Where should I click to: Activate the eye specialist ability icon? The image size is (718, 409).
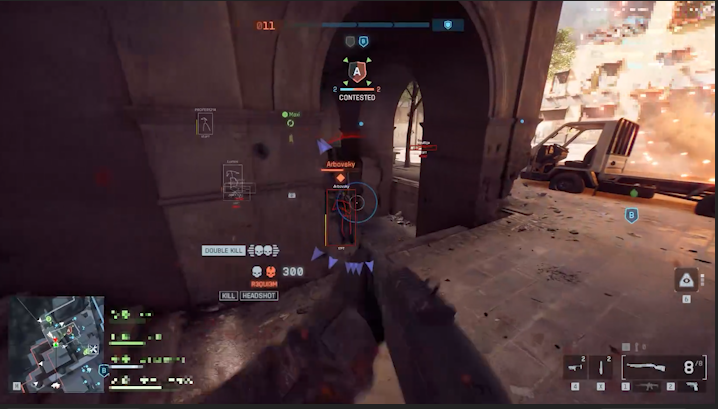tap(686, 280)
